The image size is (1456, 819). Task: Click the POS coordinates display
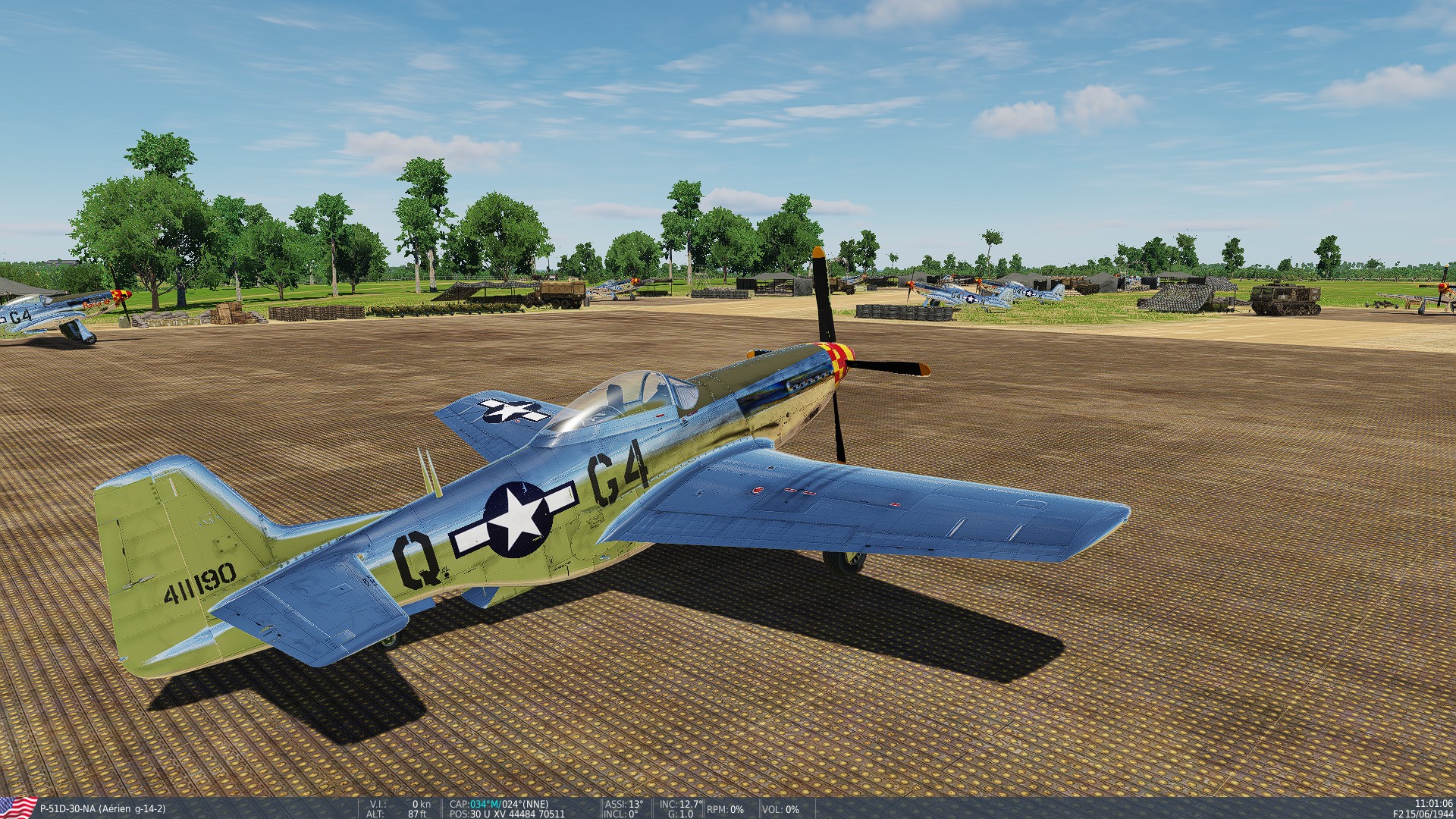[x=500, y=813]
